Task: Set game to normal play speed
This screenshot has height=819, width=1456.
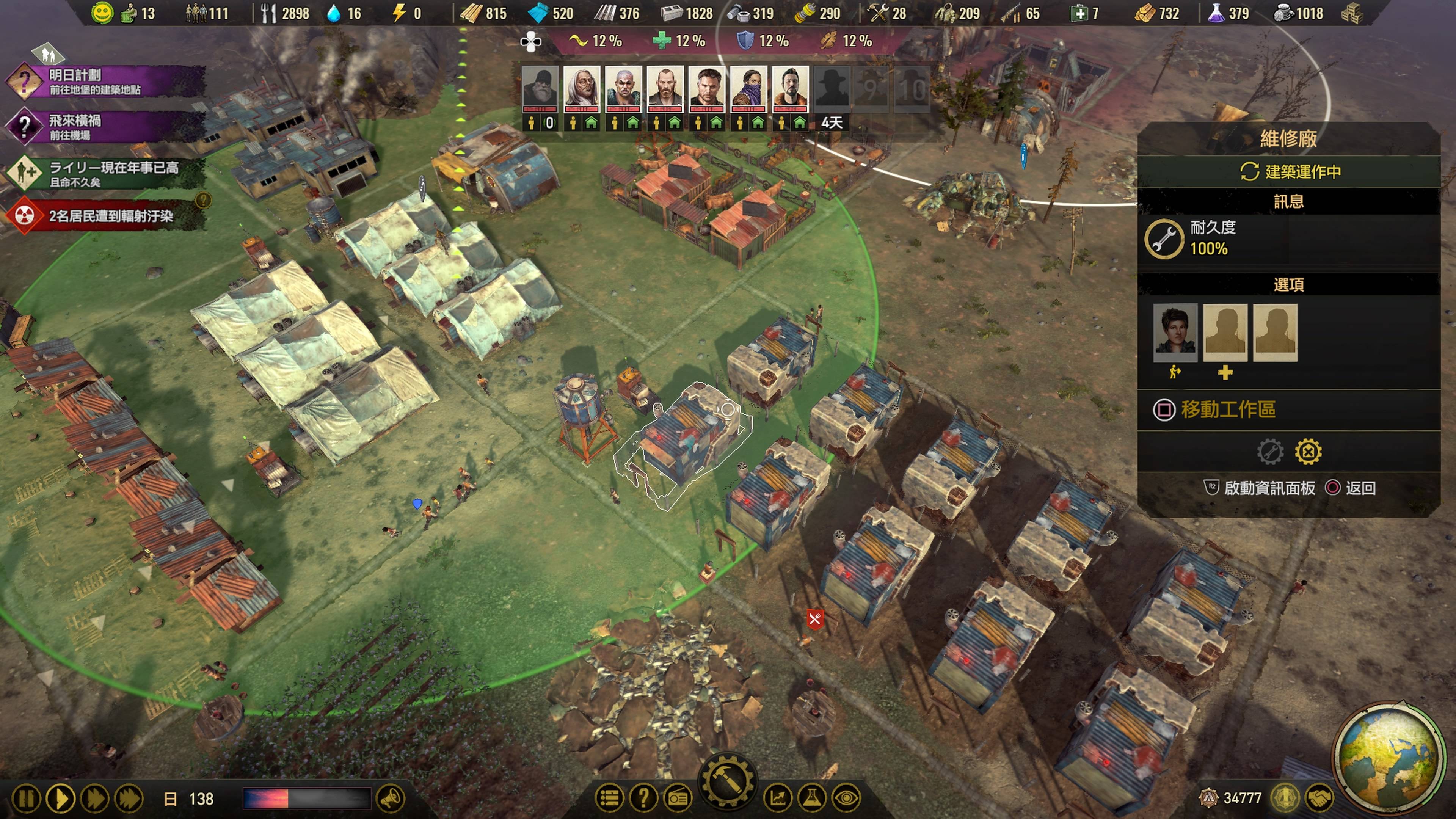Action: point(61,799)
